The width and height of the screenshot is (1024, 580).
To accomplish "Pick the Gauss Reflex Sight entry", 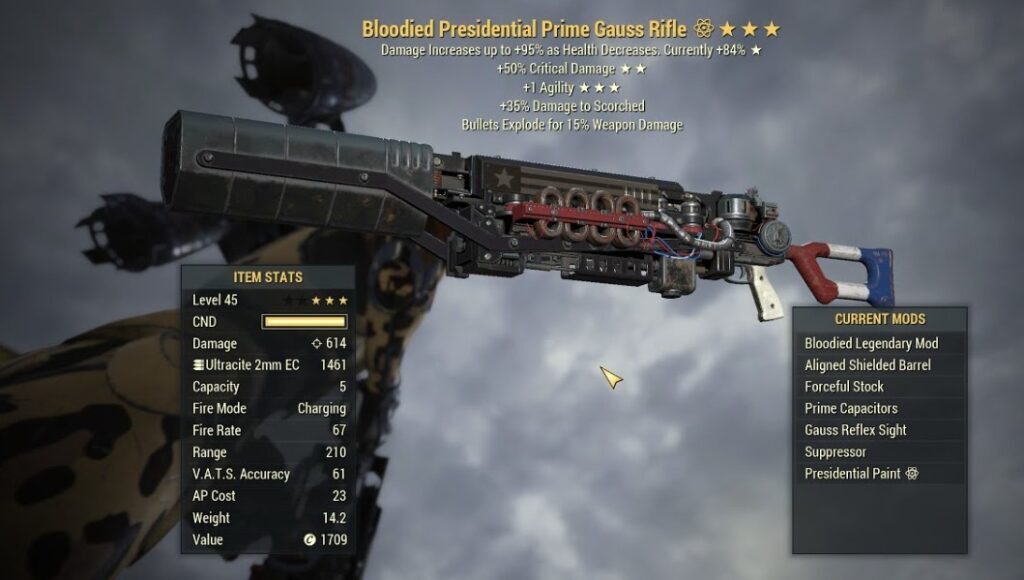I will (x=855, y=430).
